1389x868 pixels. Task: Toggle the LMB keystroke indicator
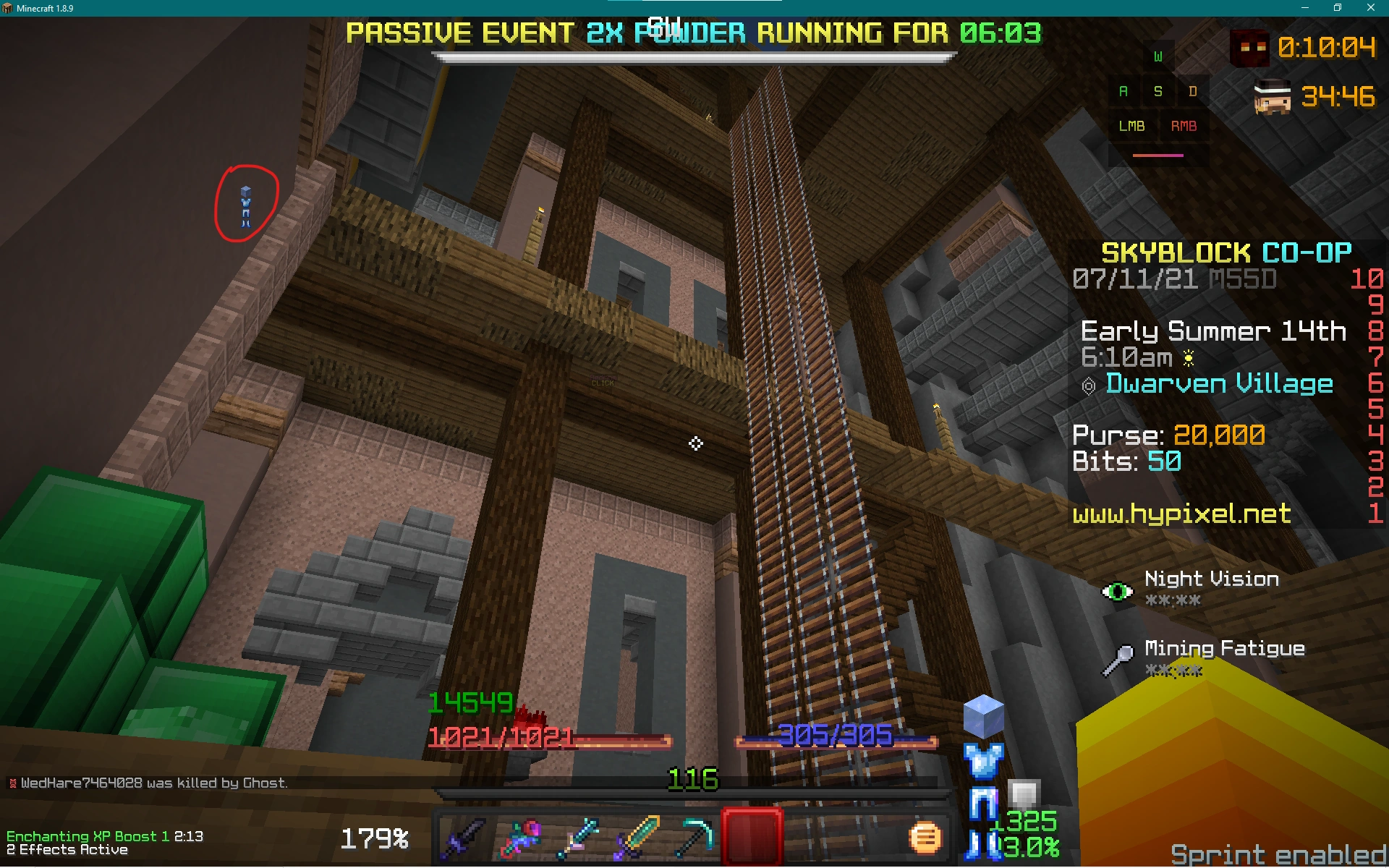point(1131,126)
